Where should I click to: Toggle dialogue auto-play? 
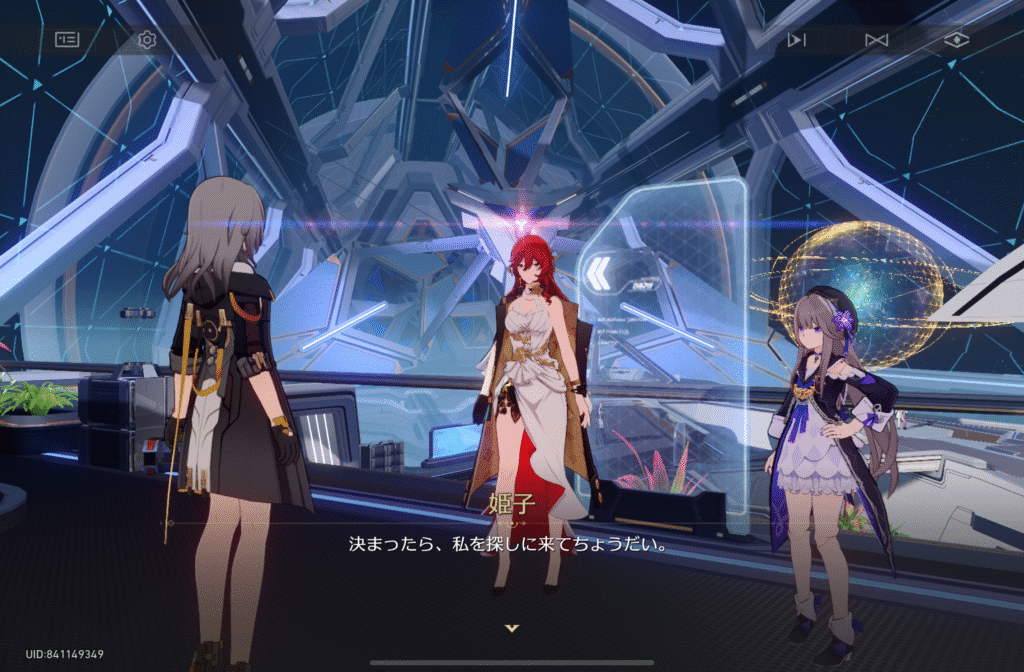click(796, 40)
